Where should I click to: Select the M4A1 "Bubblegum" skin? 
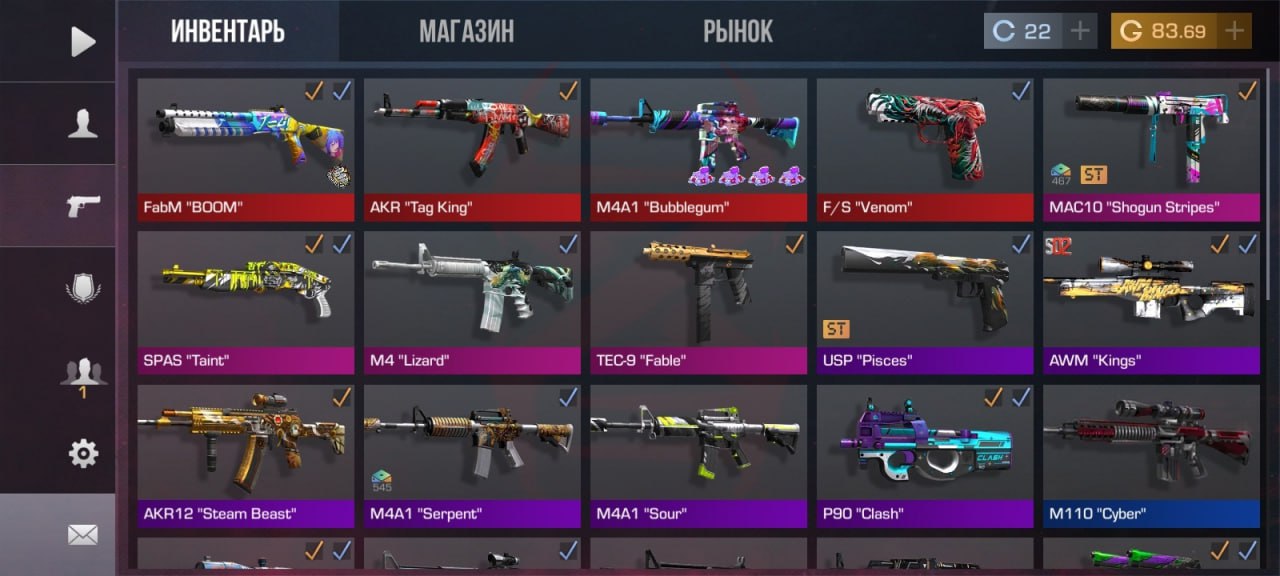click(x=698, y=140)
